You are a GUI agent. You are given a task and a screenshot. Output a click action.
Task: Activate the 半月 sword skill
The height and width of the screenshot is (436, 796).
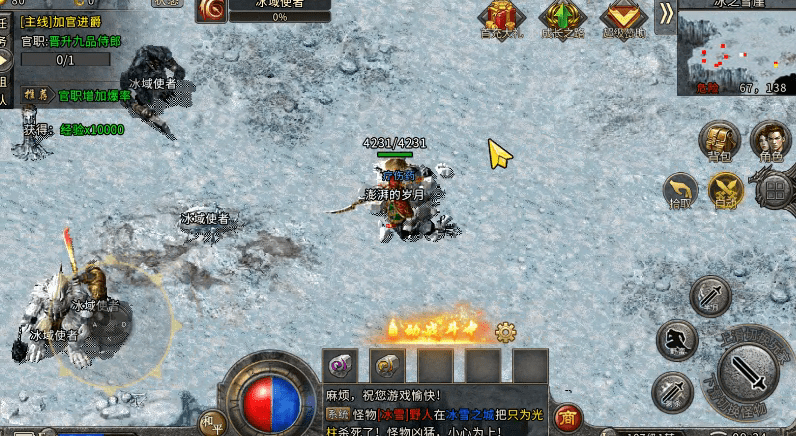coord(711,297)
